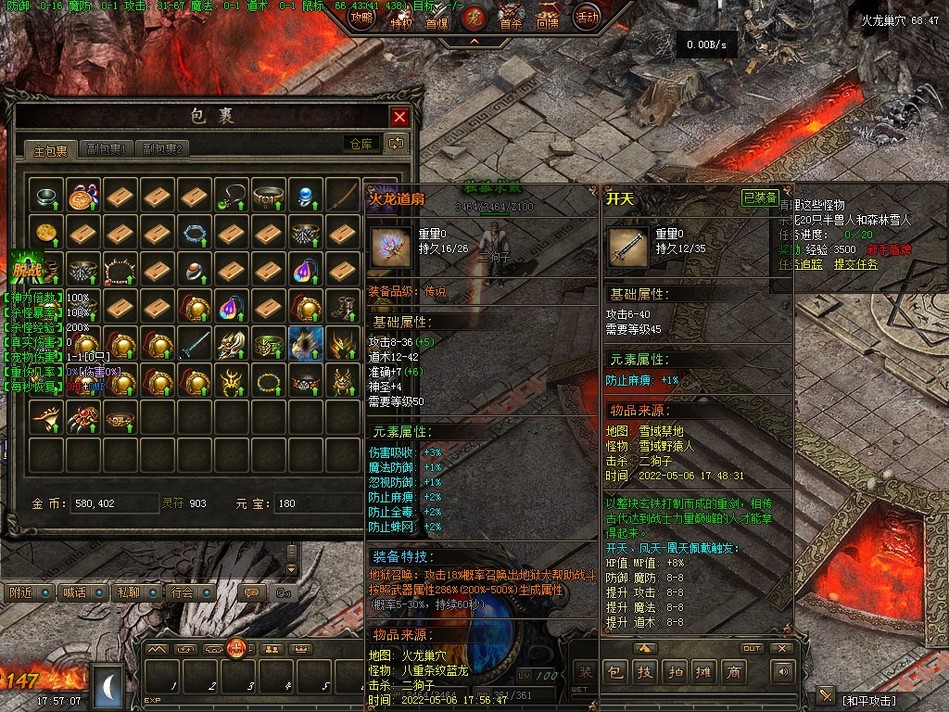Viewport: 949px width, 712px height.
Task: Click the bag sort arrows button
Action: [x=397, y=144]
